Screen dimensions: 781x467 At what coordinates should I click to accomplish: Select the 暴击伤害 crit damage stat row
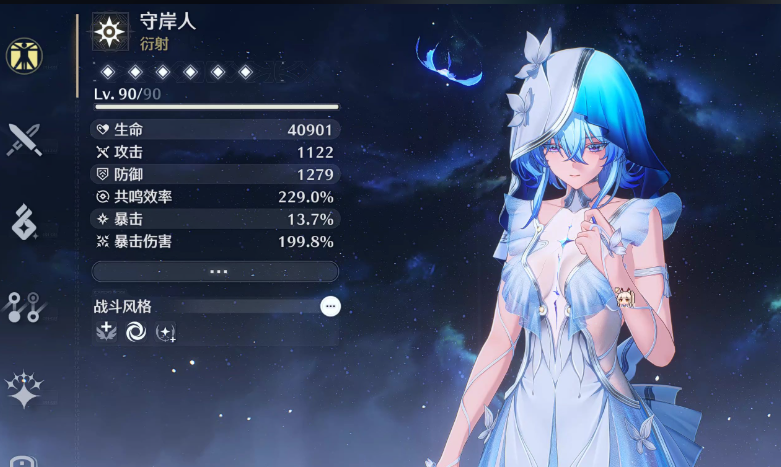click(215, 241)
